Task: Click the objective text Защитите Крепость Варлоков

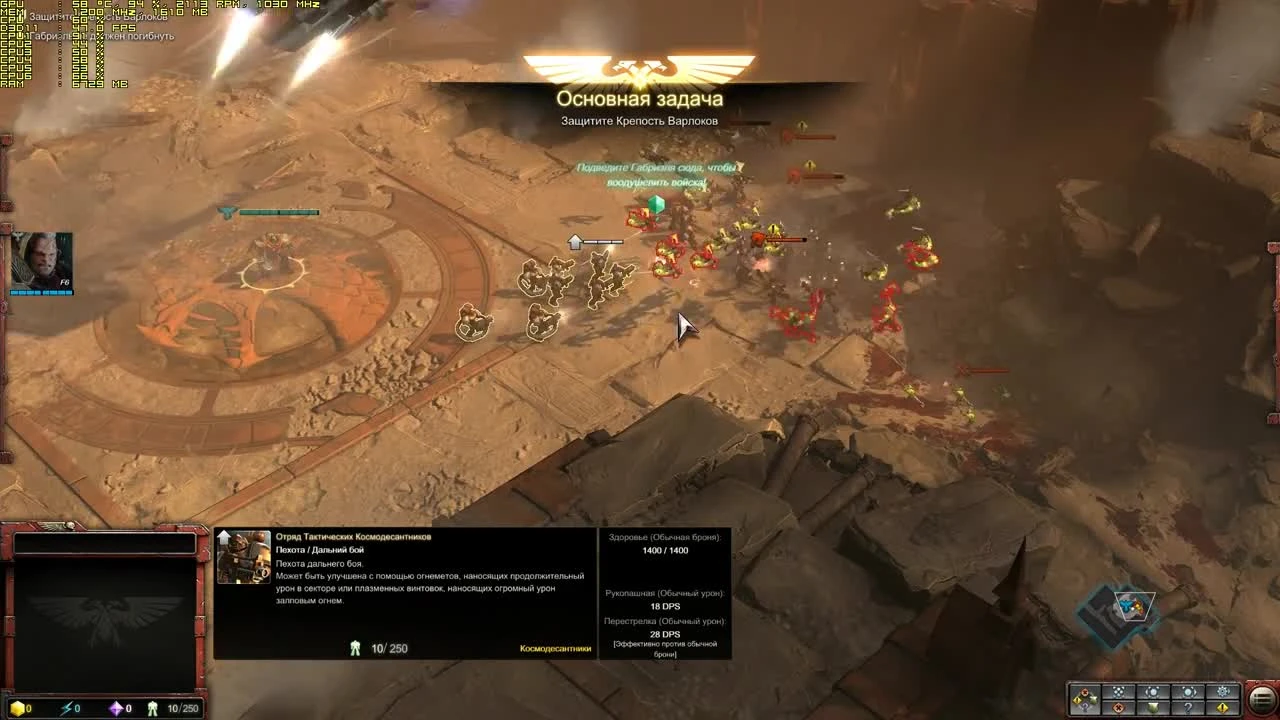Action: [x=640, y=123]
